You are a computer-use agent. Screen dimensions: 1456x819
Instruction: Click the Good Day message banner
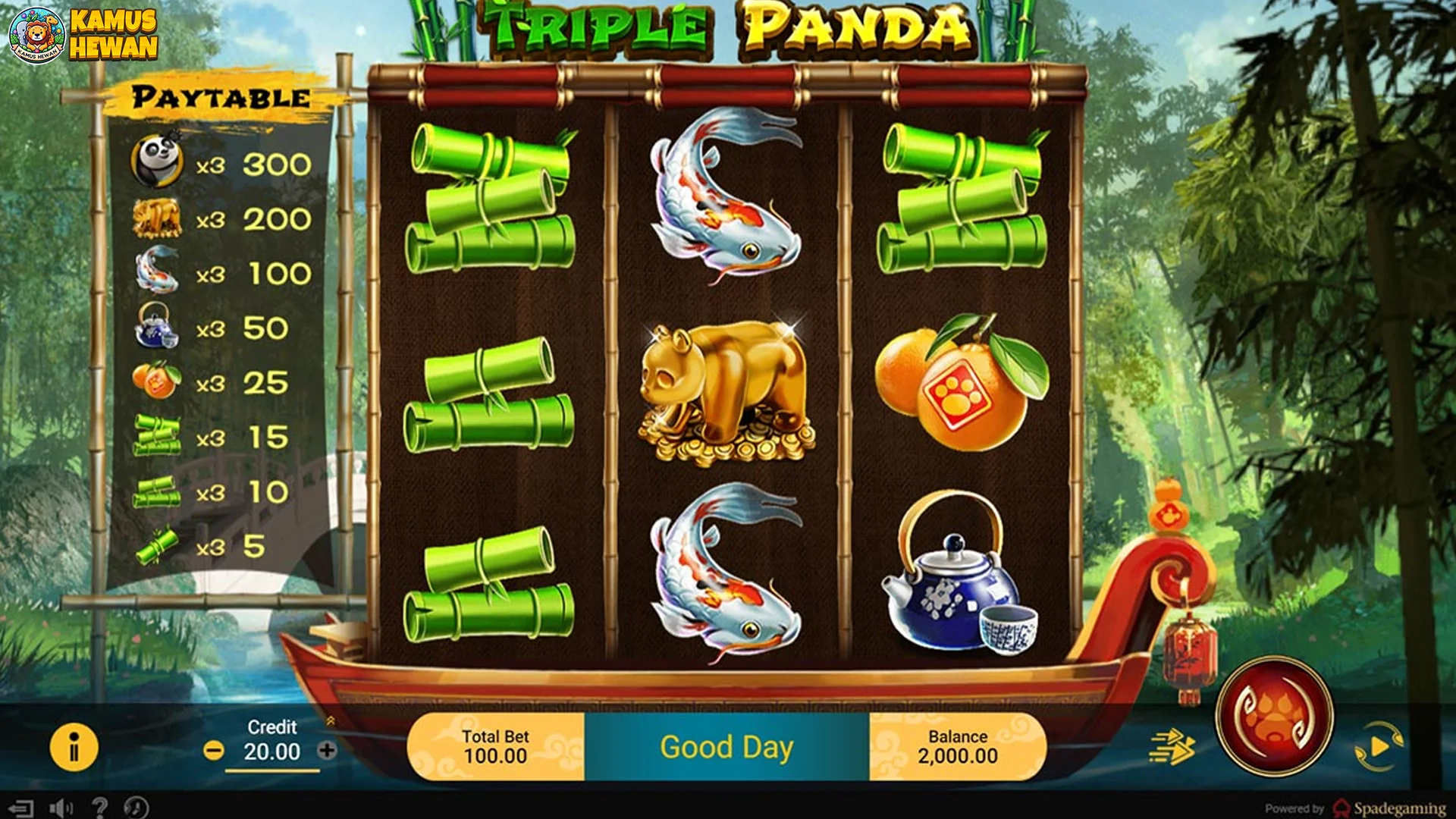coord(726,747)
